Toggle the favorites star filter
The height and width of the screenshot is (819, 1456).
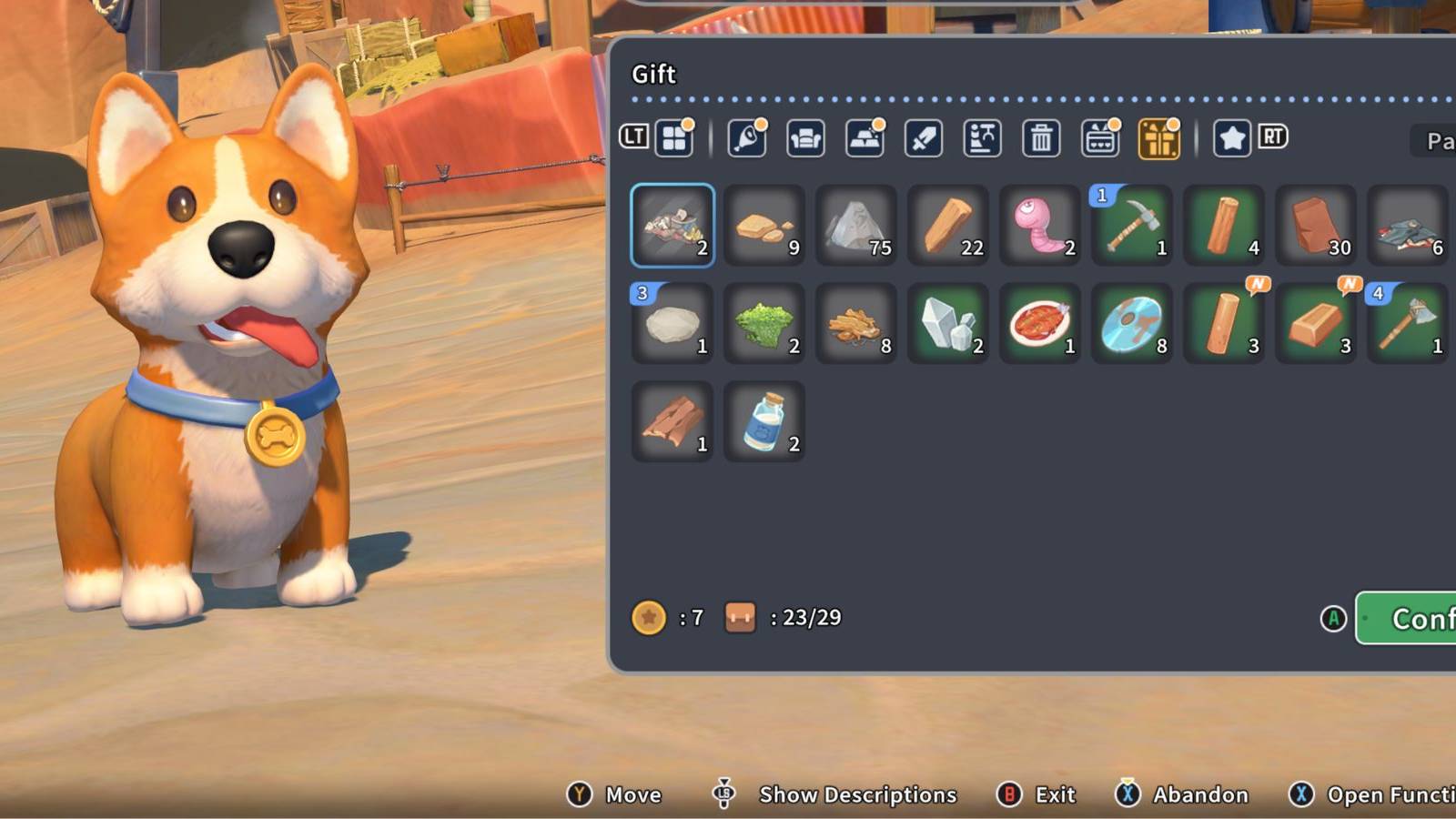pyautogui.click(x=1230, y=138)
